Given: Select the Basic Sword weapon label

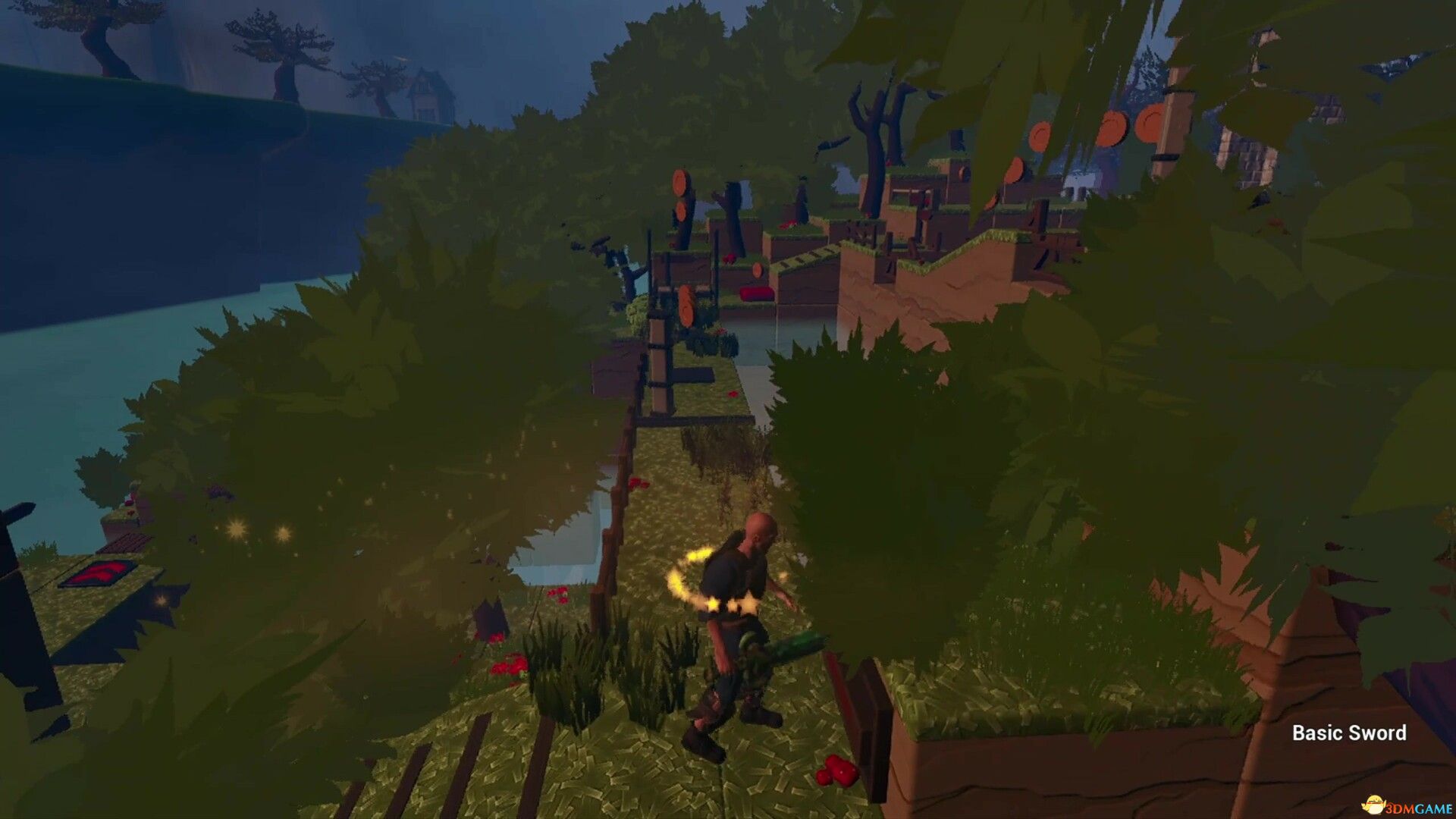Looking at the screenshot, I should pyautogui.click(x=1348, y=733).
